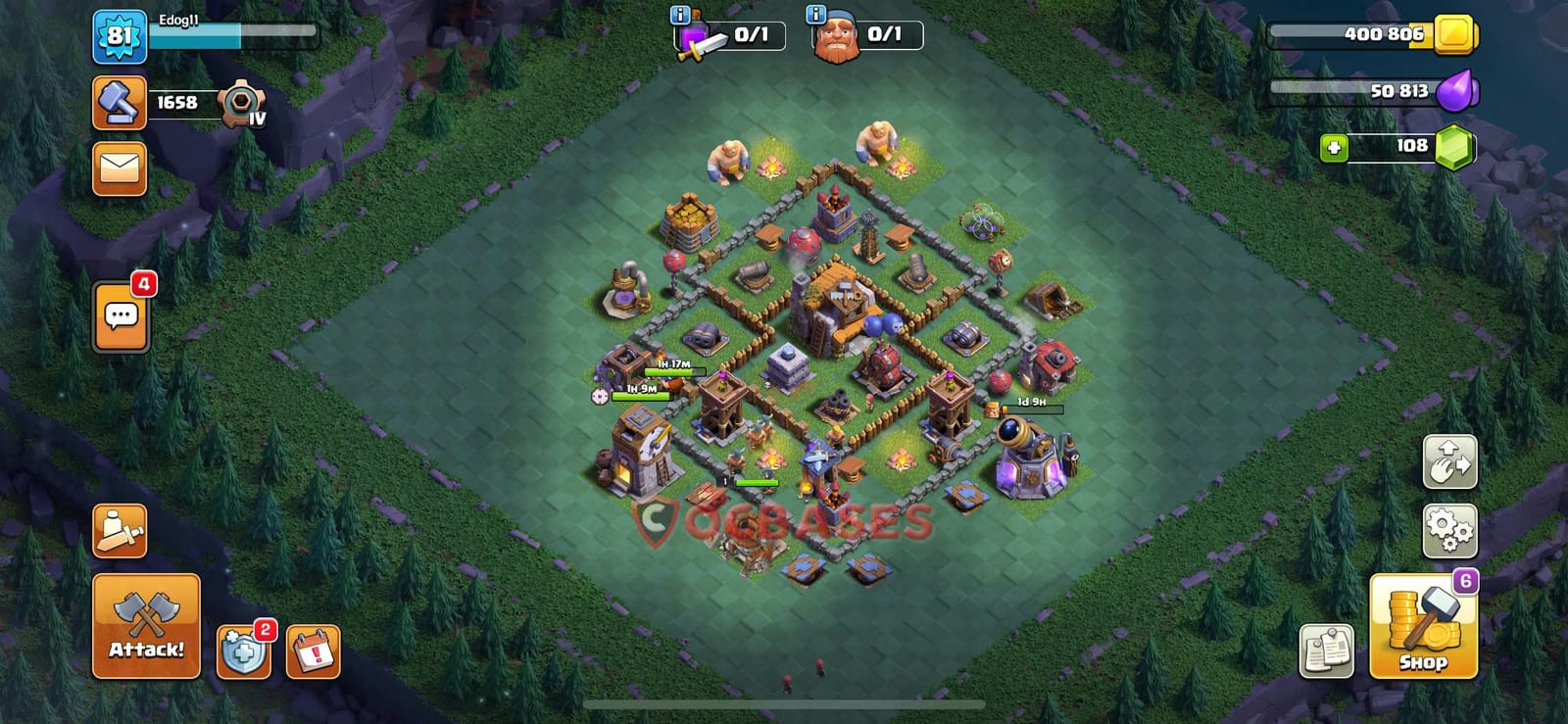The width and height of the screenshot is (1568, 724).
Task: Tap the builder hammer showing 1658
Action: click(x=120, y=103)
